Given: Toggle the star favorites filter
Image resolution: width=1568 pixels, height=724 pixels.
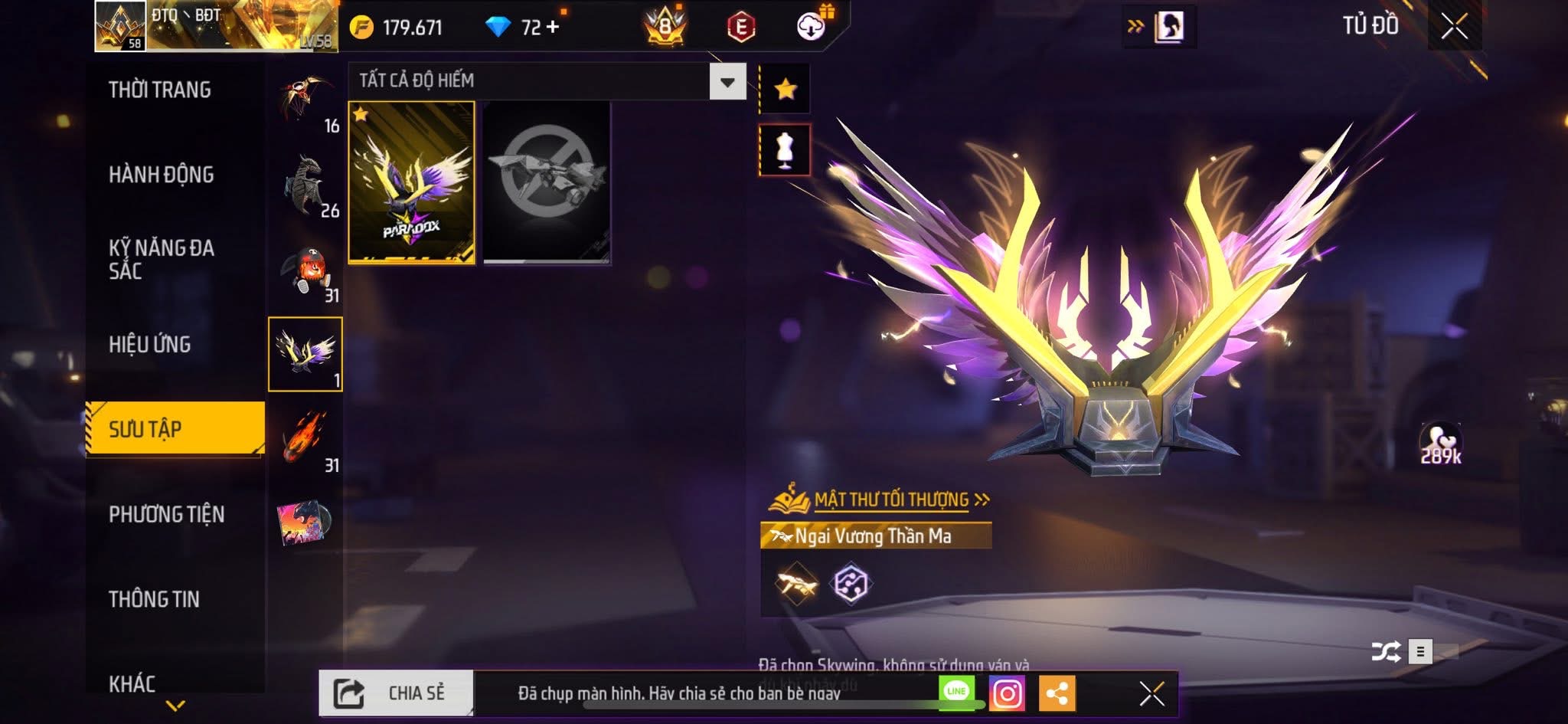Looking at the screenshot, I should point(785,90).
